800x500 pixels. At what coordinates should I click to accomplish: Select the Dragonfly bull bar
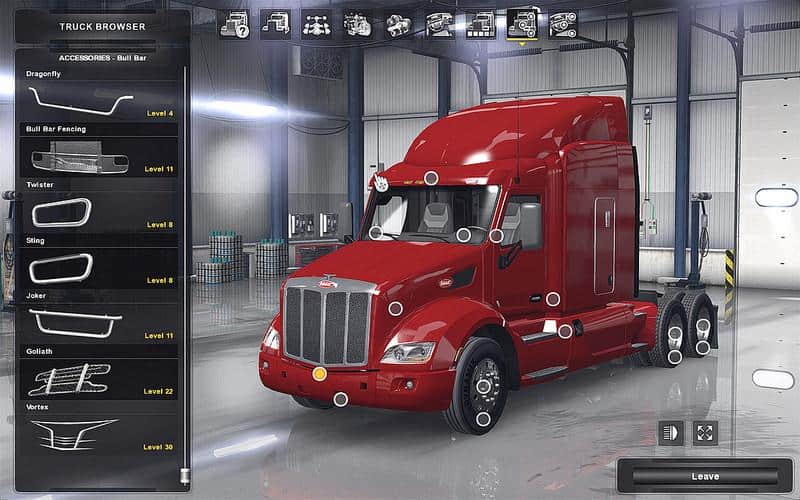point(100,100)
